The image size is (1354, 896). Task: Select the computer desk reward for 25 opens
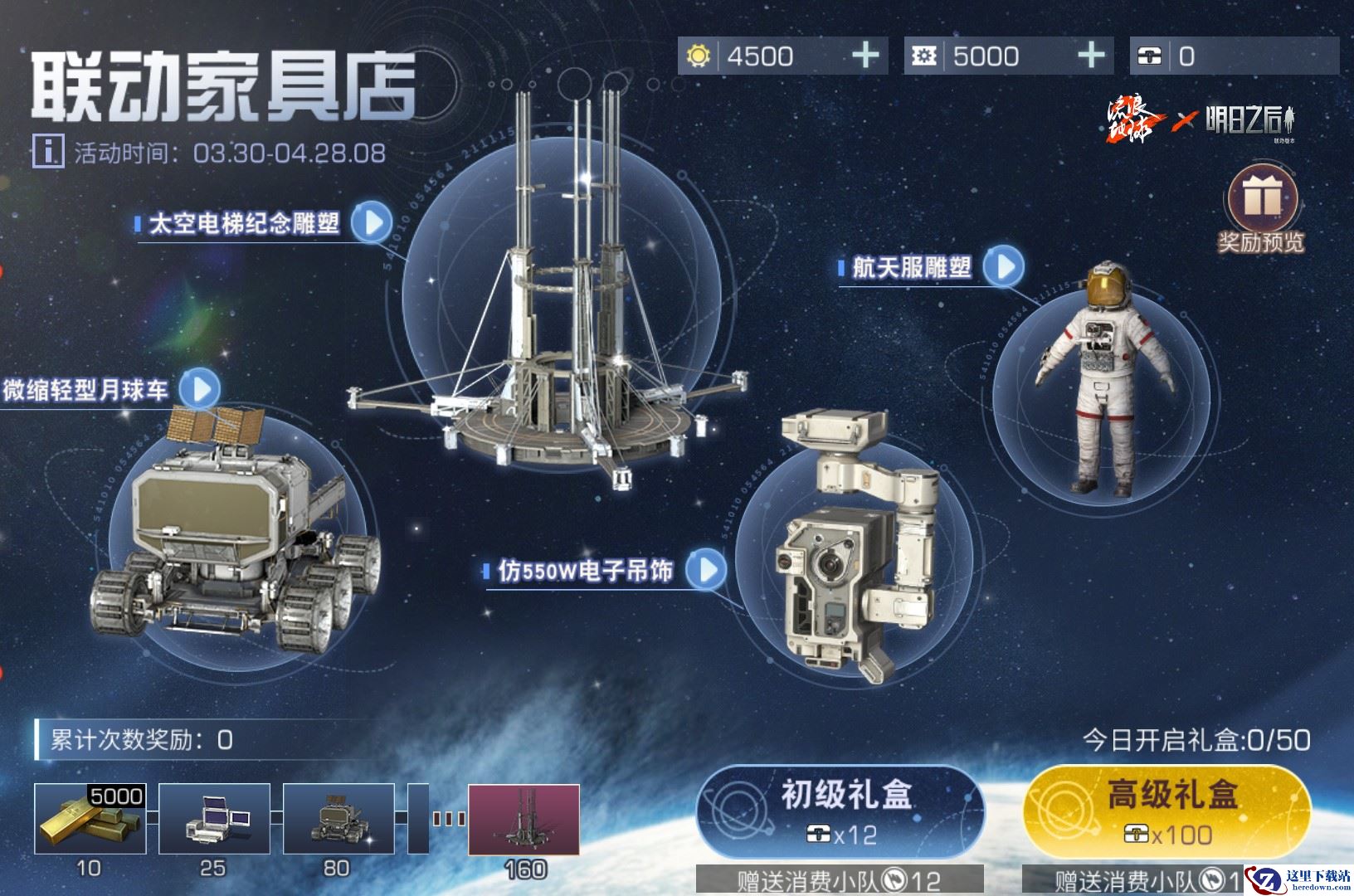point(214,818)
